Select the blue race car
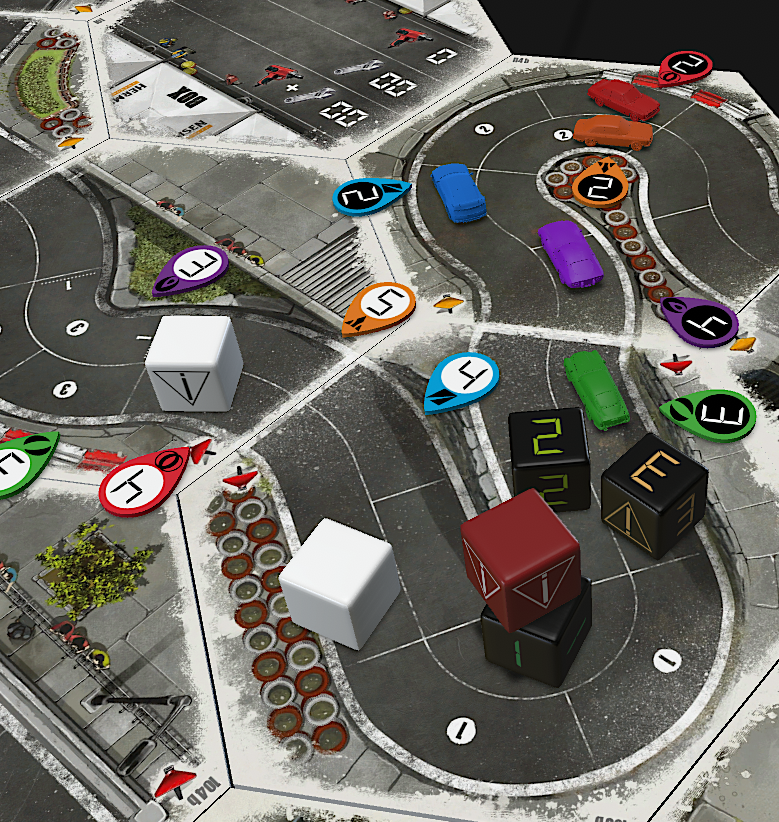The width and height of the screenshot is (779, 822). 459,191
